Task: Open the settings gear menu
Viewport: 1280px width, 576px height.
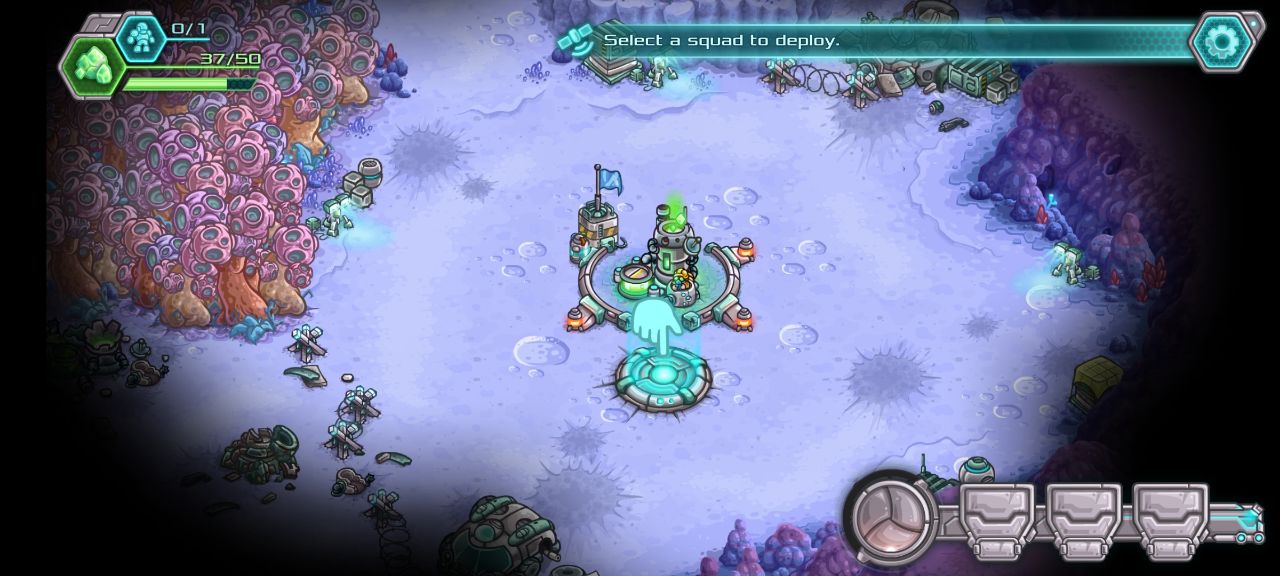Action: (x=1221, y=42)
